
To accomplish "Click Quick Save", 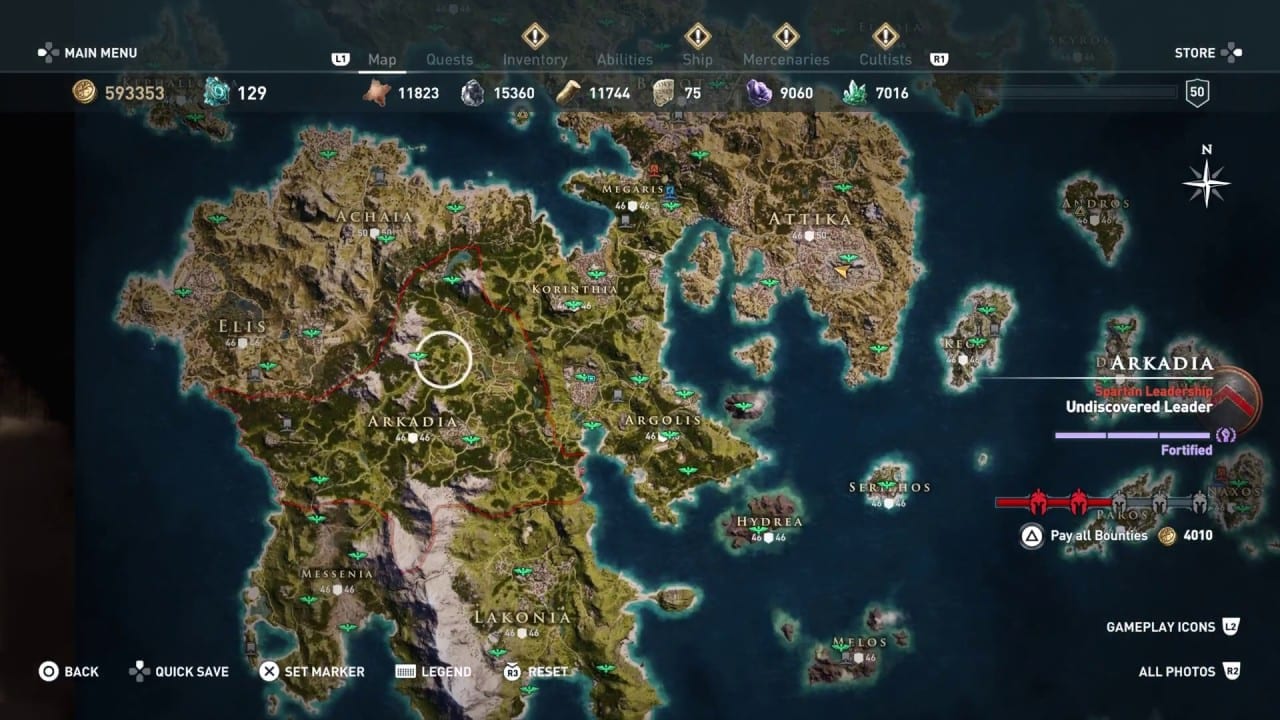I will point(192,671).
